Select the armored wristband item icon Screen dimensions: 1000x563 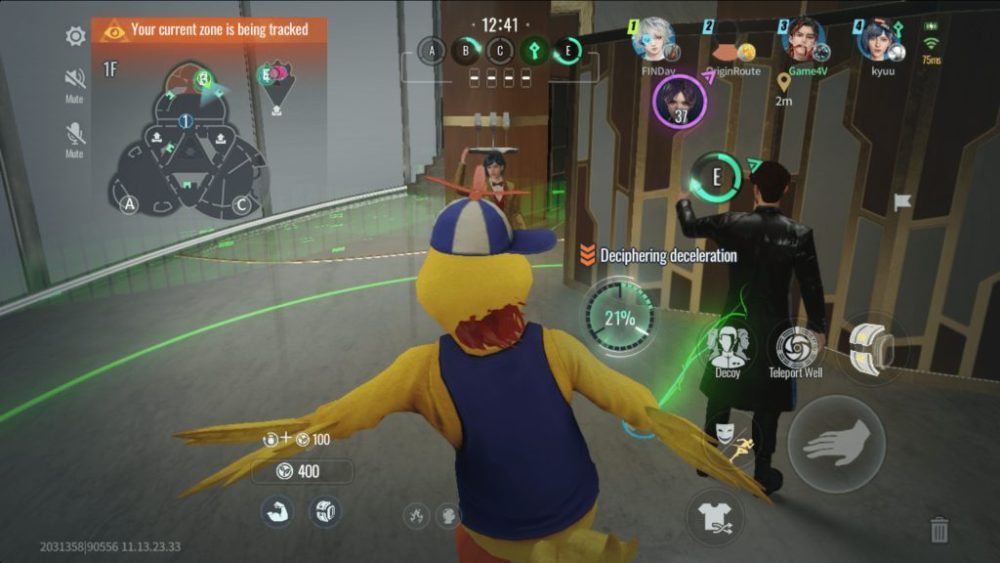pos(324,511)
